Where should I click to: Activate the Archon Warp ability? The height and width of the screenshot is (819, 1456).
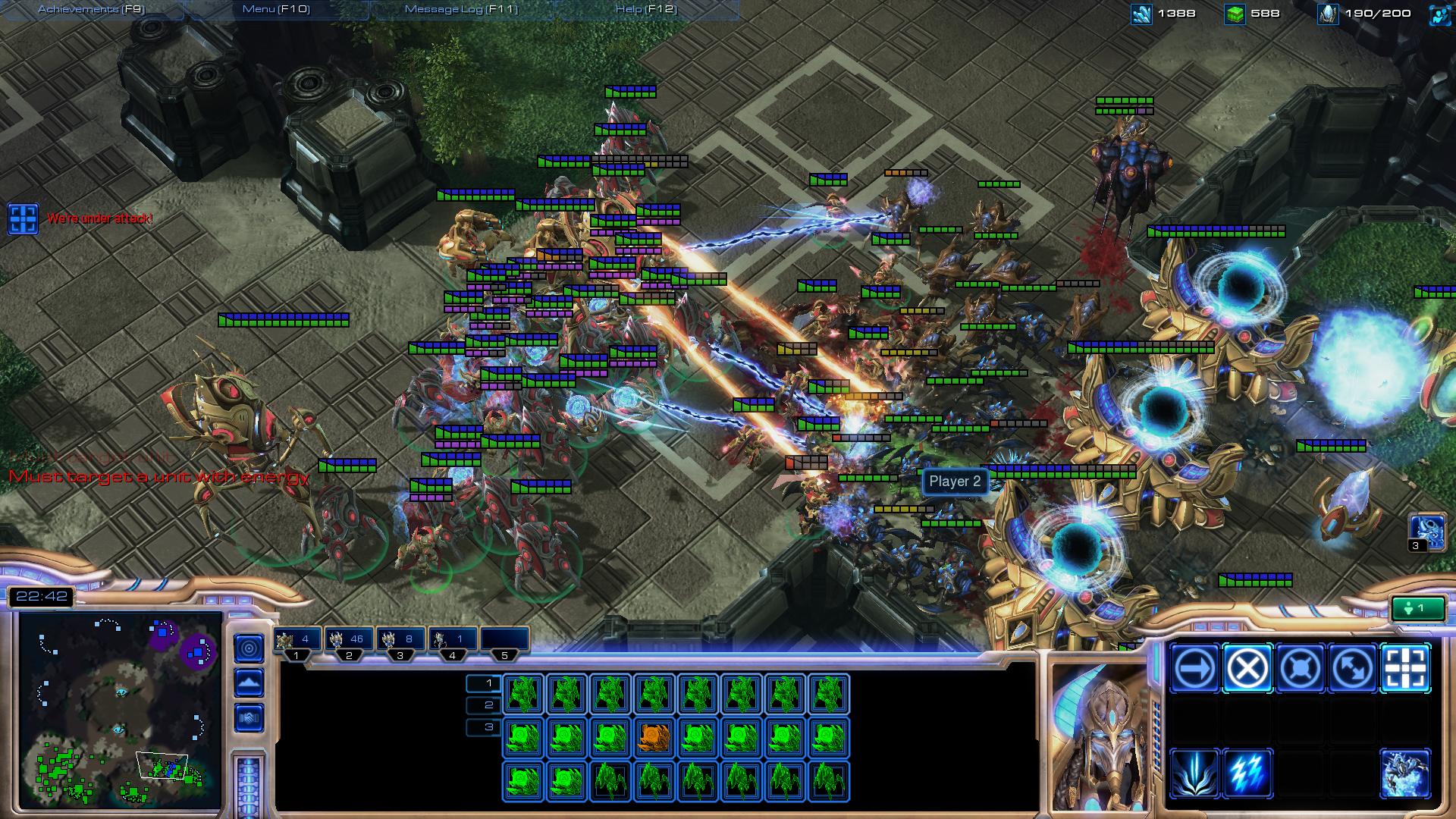point(1405,773)
